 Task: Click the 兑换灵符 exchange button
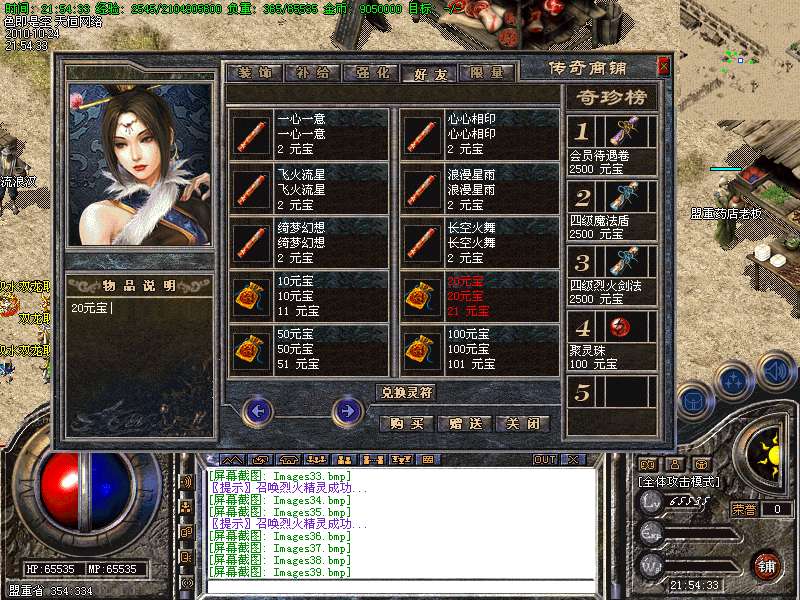coord(406,392)
